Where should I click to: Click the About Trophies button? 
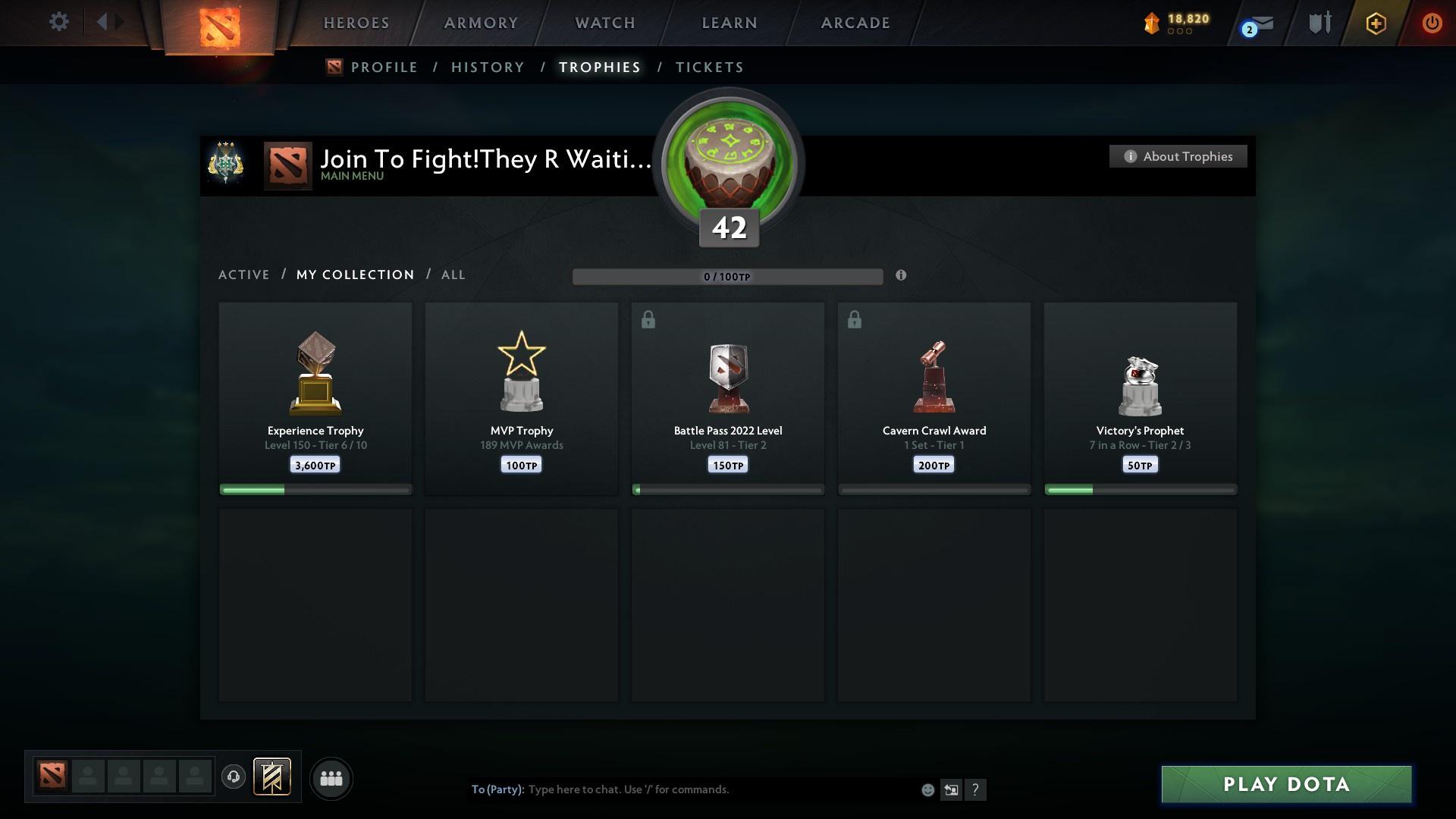point(1178,156)
